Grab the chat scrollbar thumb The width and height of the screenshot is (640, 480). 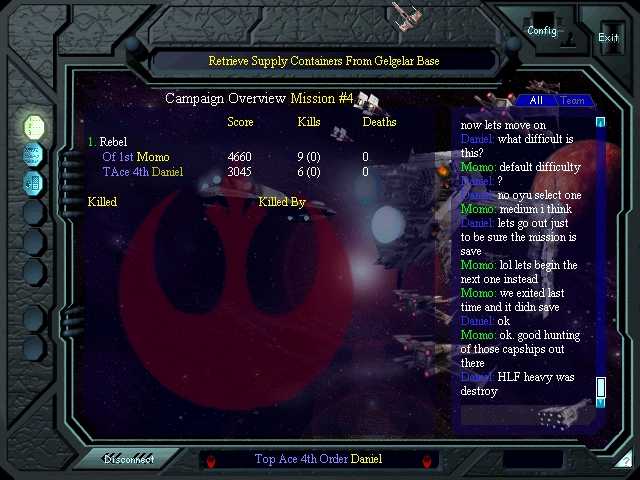[x=601, y=386]
